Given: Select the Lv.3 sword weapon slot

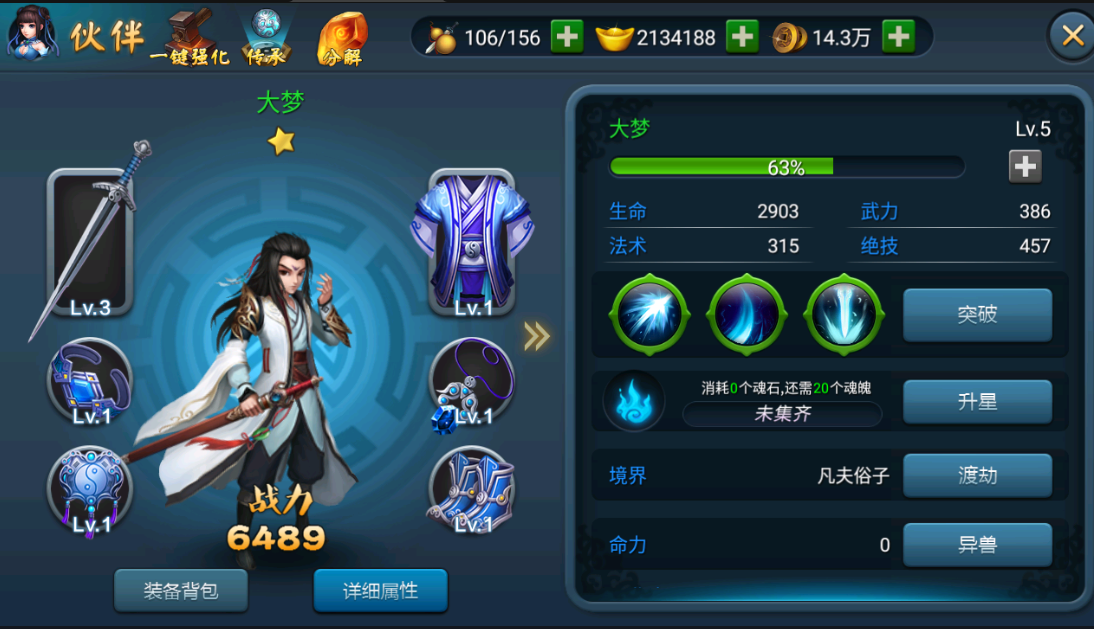Looking at the screenshot, I should (91, 245).
